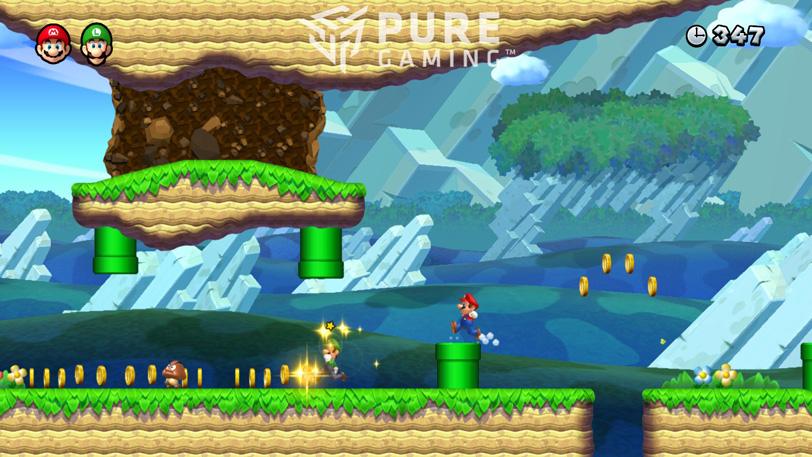Click Mario's player head icon
The width and height of the screenshot is (812, 457).
pyautogui.click(x=52, y=43)
